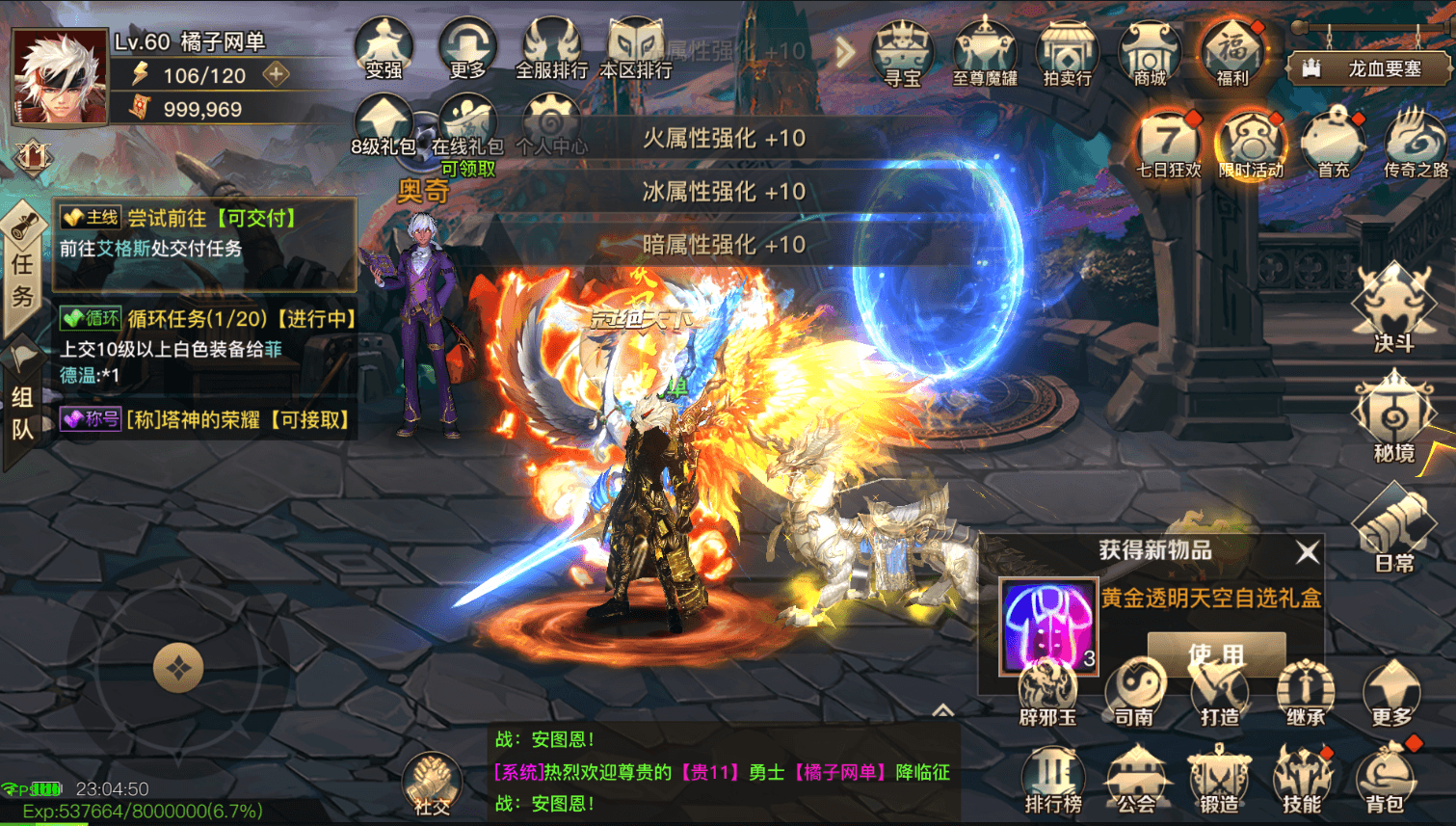
Task: Open the 拍卖行 auction house
Action: (x=1067, y=53)
